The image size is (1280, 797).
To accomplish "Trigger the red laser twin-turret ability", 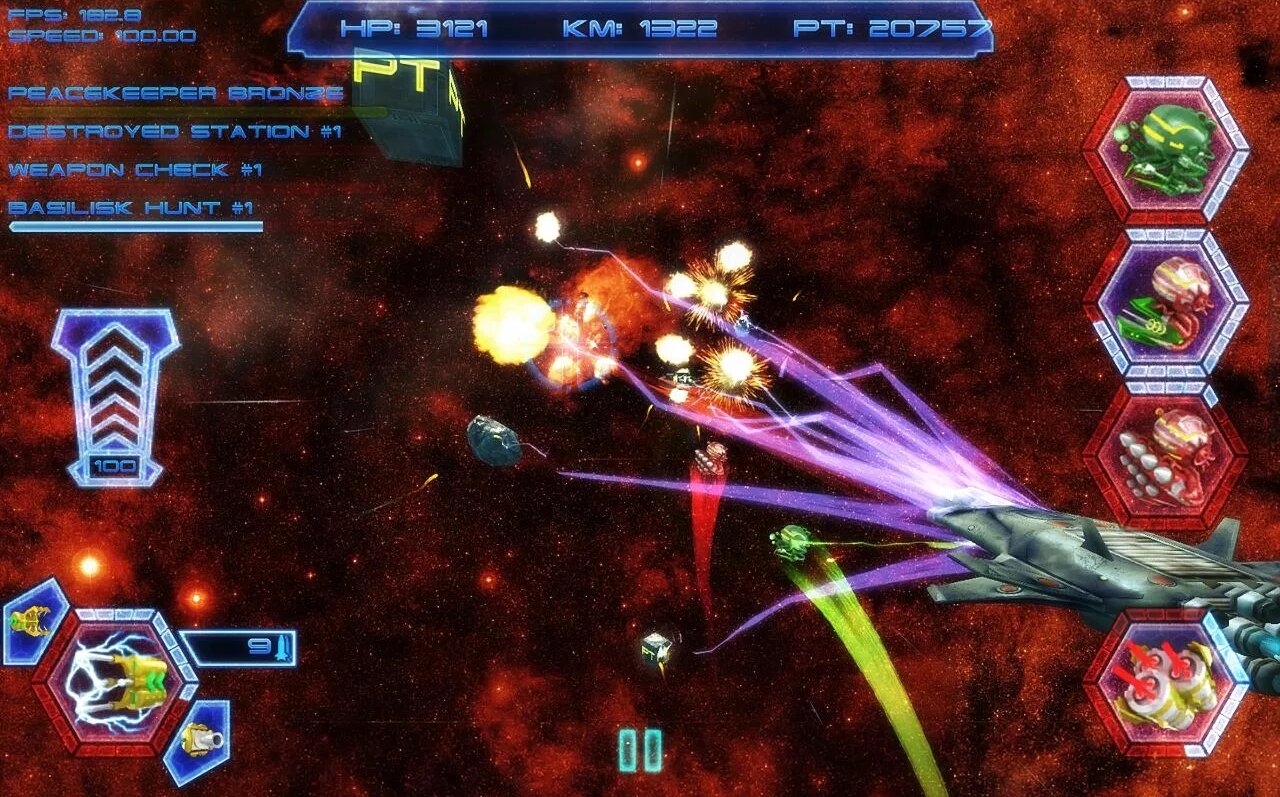I will [x=1165, y=684].
